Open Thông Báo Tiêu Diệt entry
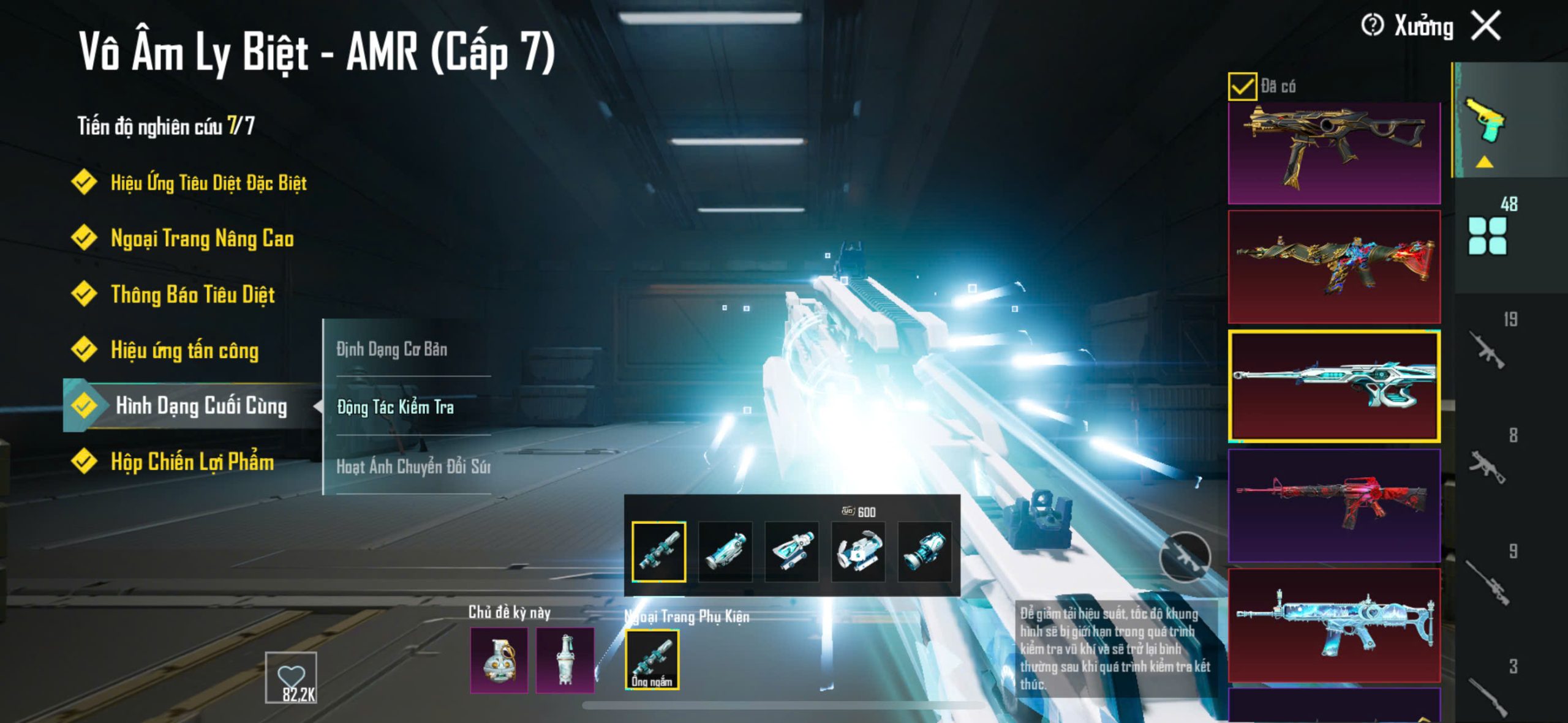 click(192, 294)
